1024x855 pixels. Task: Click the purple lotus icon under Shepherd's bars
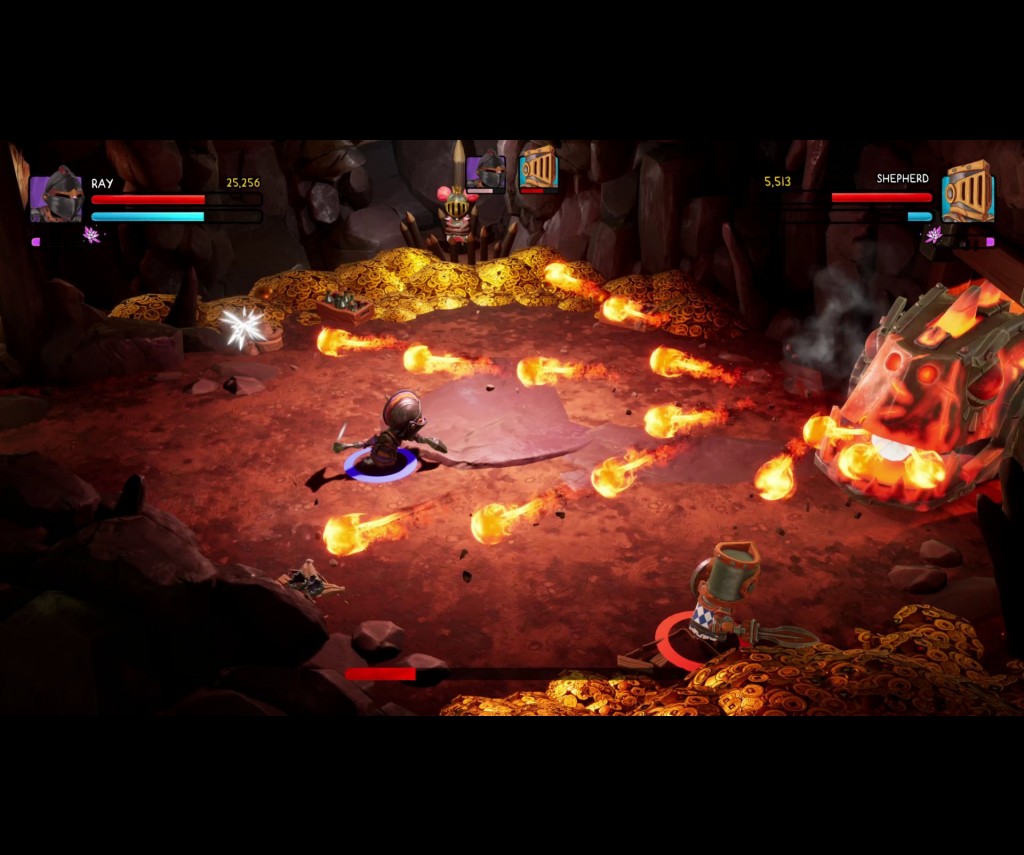(x=934, y=235)
